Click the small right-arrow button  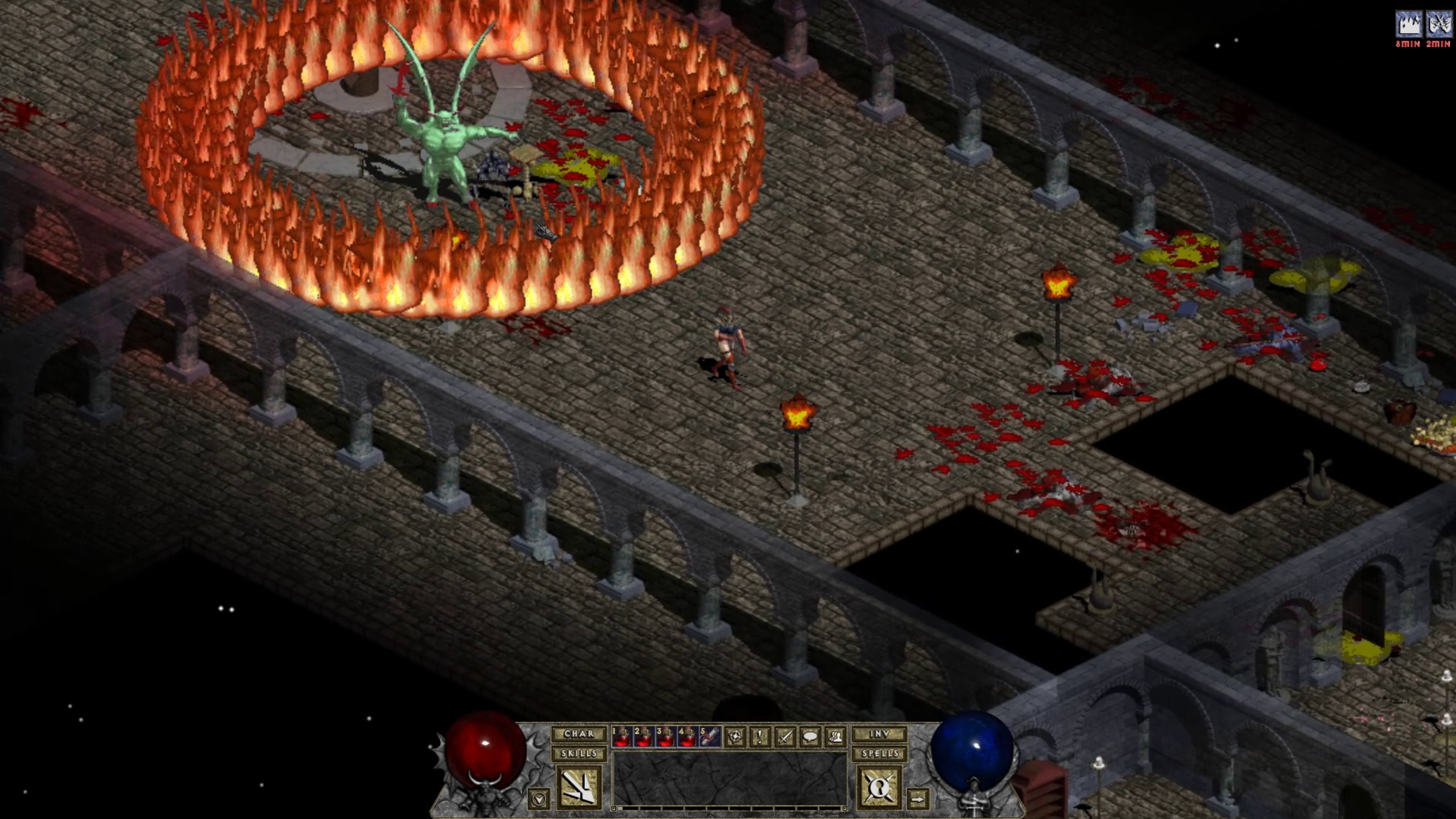(x=918, y=800)
